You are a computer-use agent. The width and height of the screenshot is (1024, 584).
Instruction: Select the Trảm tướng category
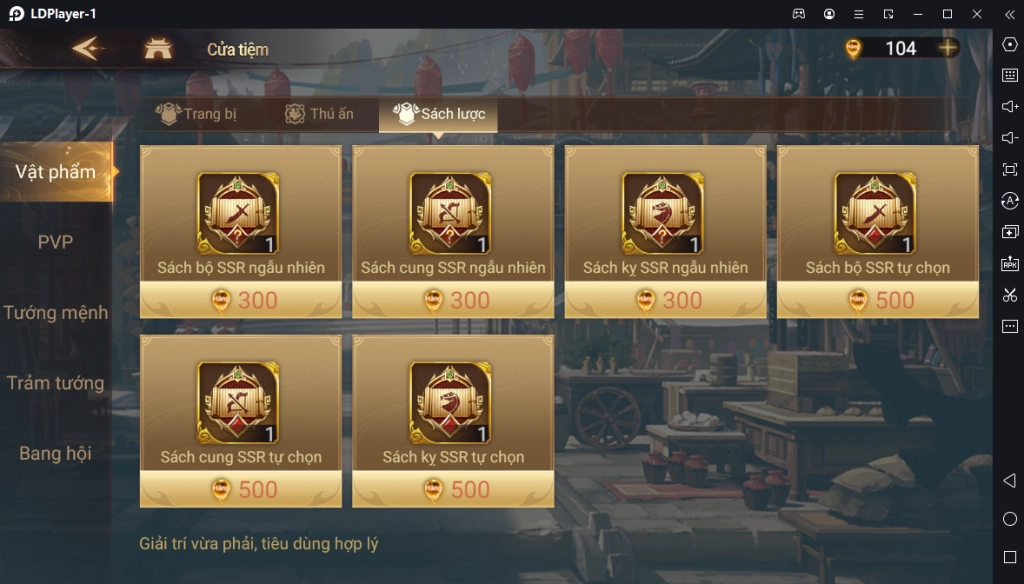(x=56, y=383)
